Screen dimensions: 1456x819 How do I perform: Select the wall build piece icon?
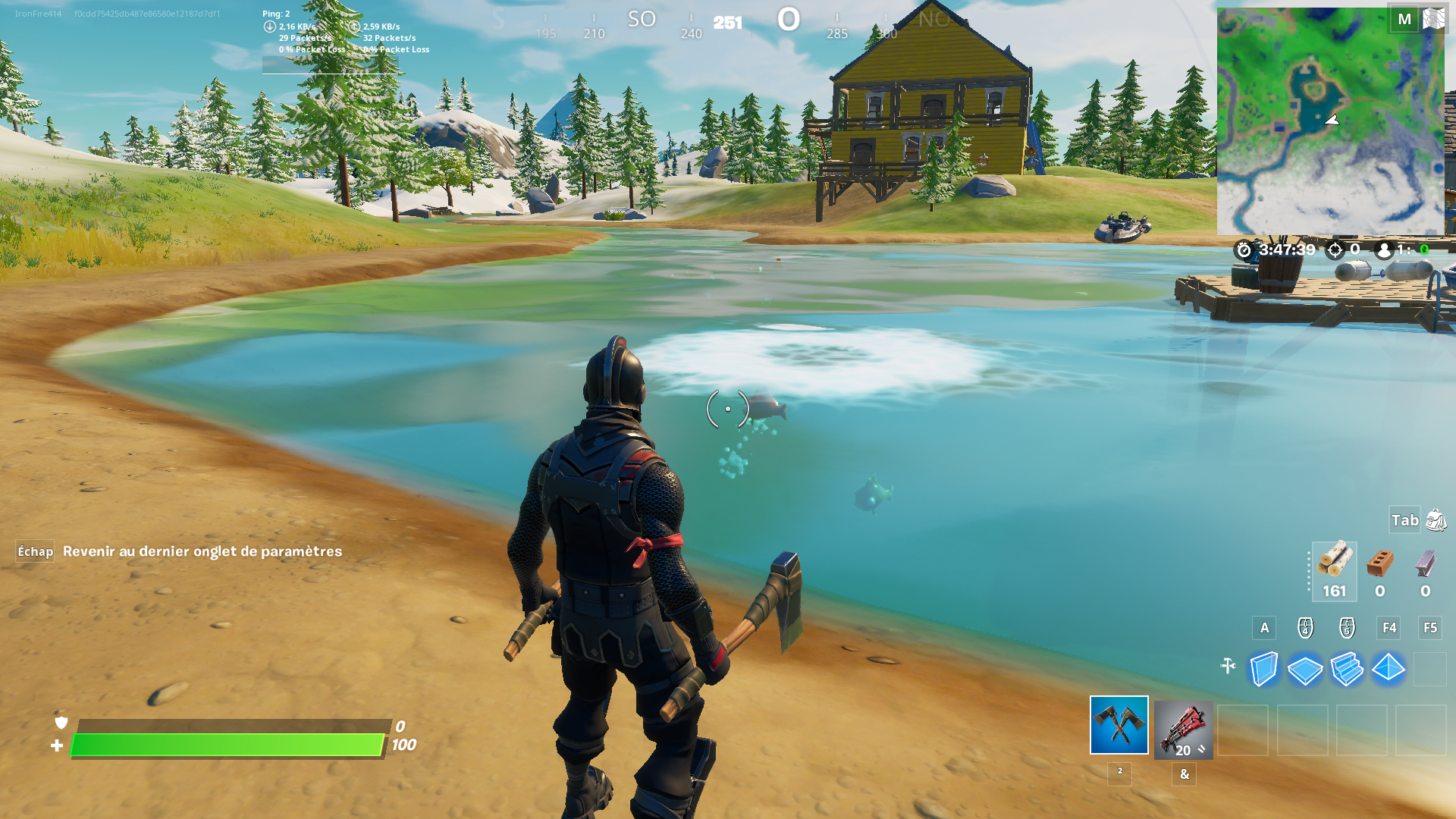[x=1265, y=670]
